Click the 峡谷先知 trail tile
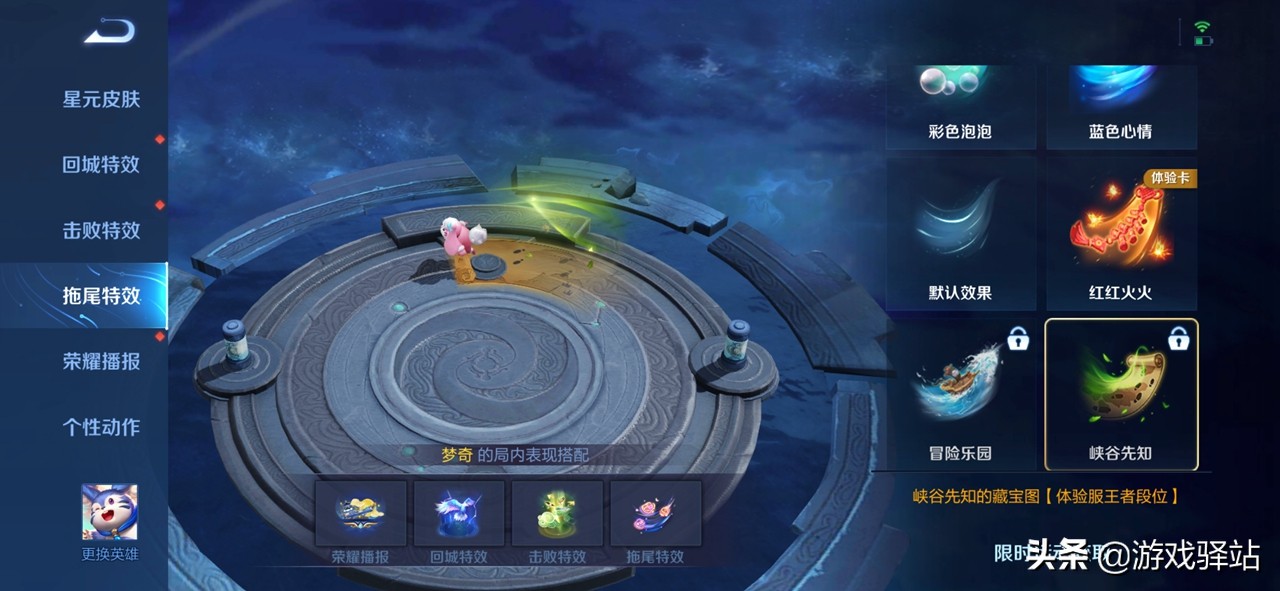Viewport: 1280px width, 591px height. (x=1120, y=395)
